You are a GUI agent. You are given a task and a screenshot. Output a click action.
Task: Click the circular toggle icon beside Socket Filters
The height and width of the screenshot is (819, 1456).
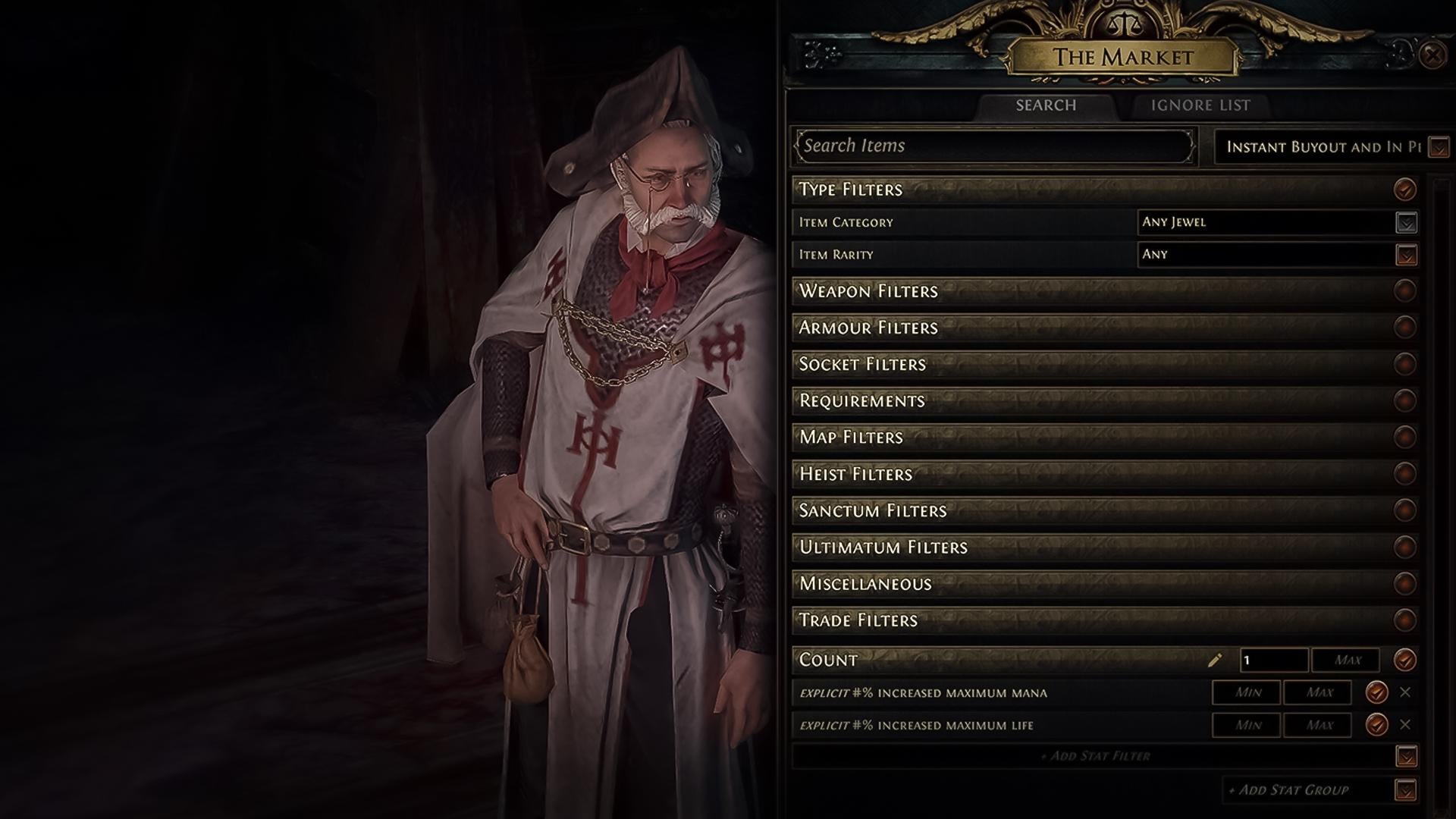(1404, 364)
